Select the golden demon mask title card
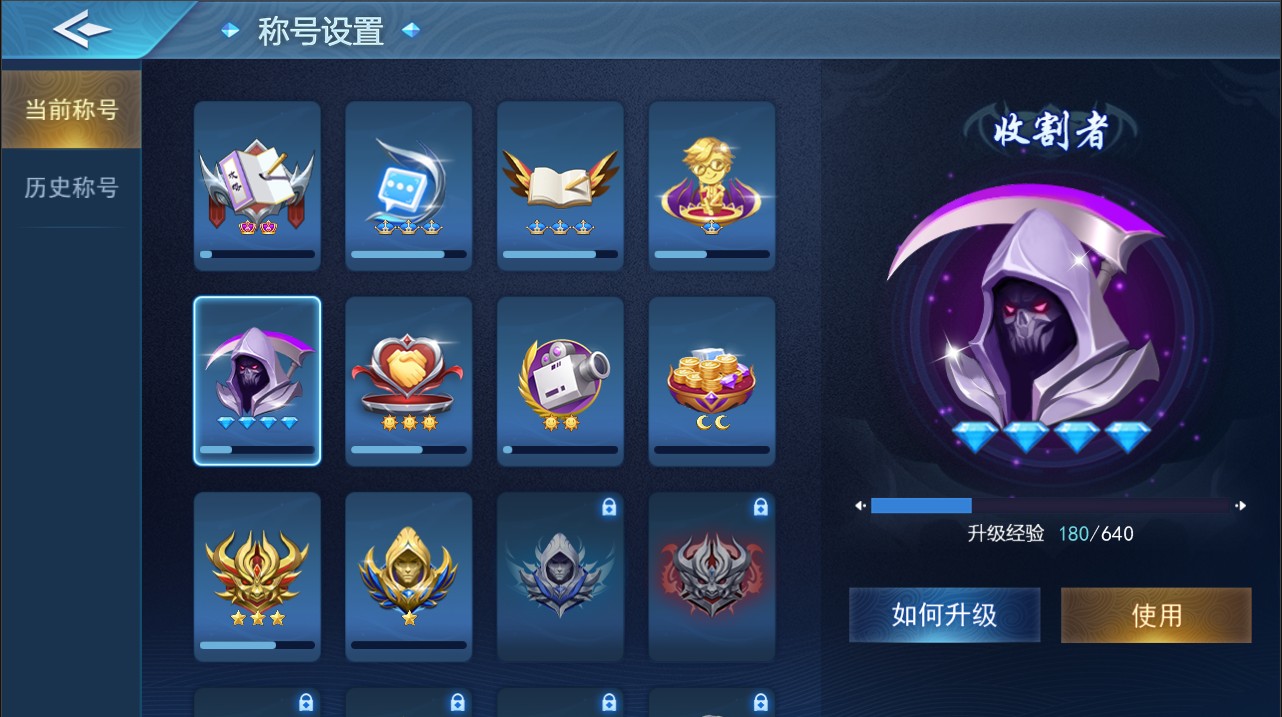Image resolution: width=1282 pixels, height=717 pixels. 257,576
